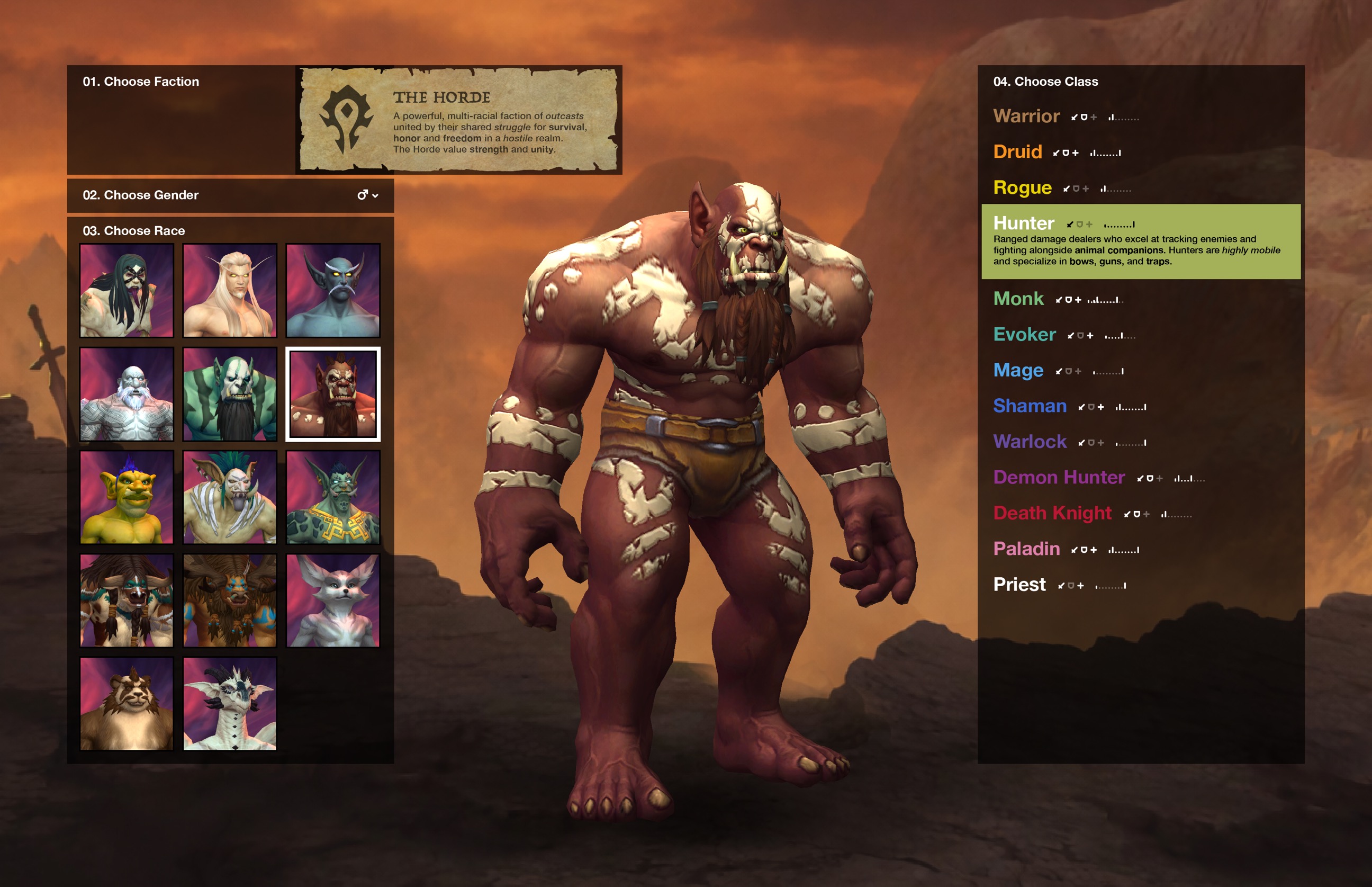This screenshot has height=887, width=1372.
Task: Choose the Warrior class
Action: [1026, 117]
